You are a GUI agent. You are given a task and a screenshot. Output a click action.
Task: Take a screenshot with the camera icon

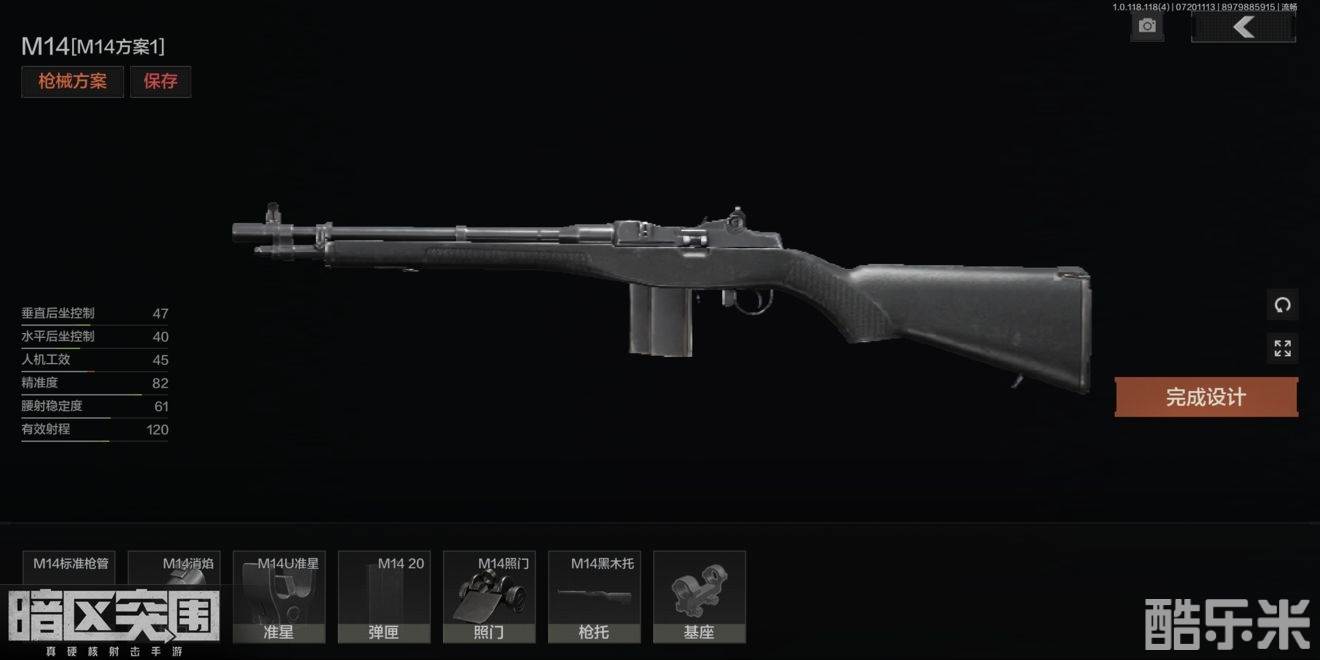[1147, 27]
